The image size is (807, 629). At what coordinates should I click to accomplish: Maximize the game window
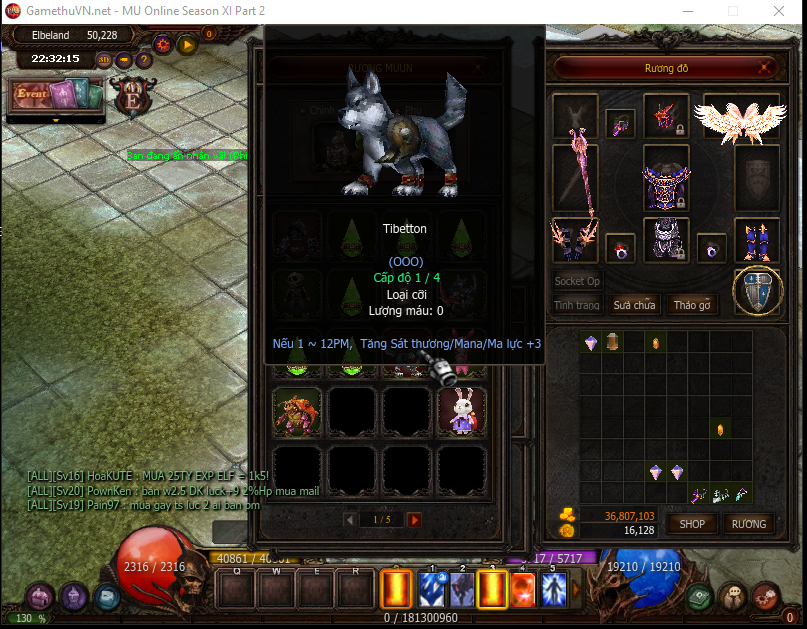click(x=731, y=11)
